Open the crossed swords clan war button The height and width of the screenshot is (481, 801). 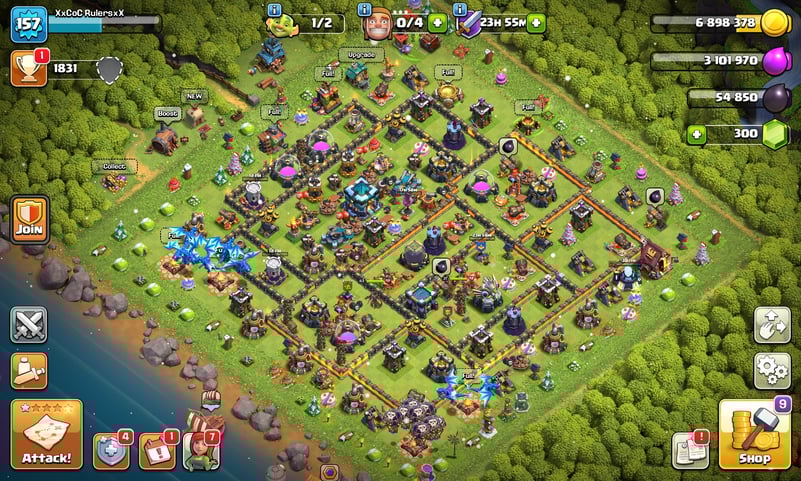(28, 325)
